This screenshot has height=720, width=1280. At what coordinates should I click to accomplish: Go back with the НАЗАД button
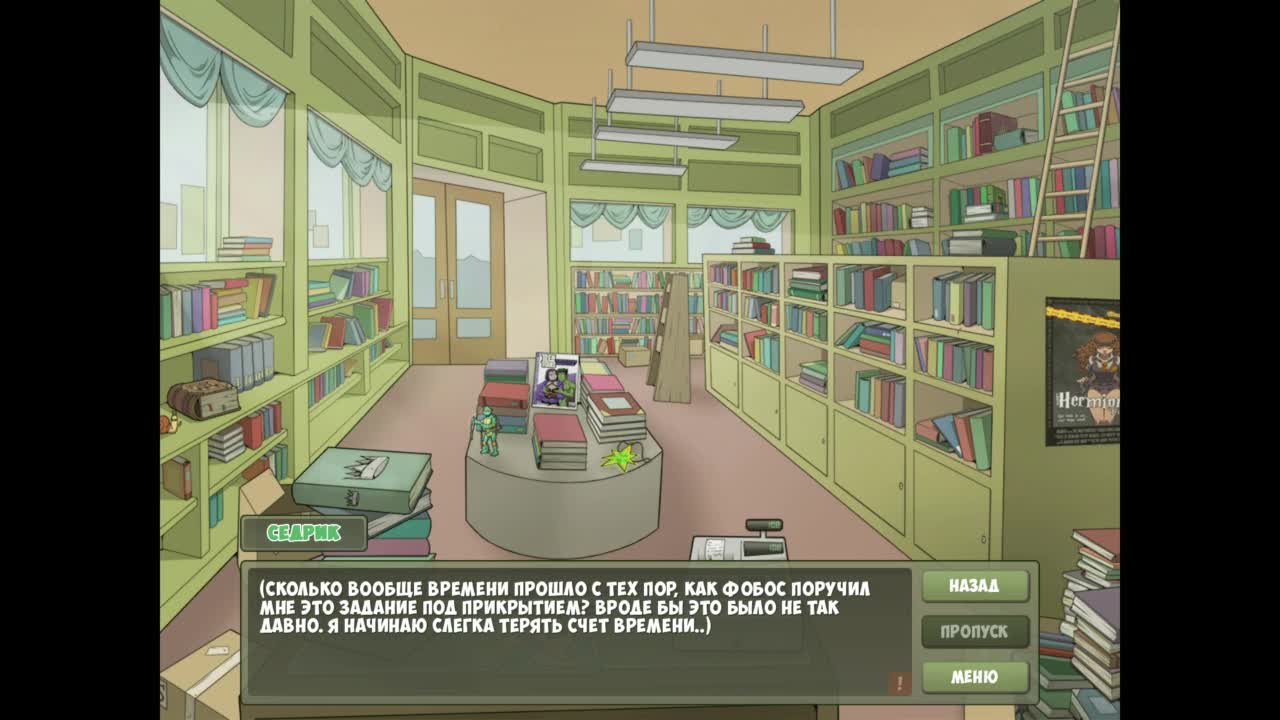pos(974,586)
